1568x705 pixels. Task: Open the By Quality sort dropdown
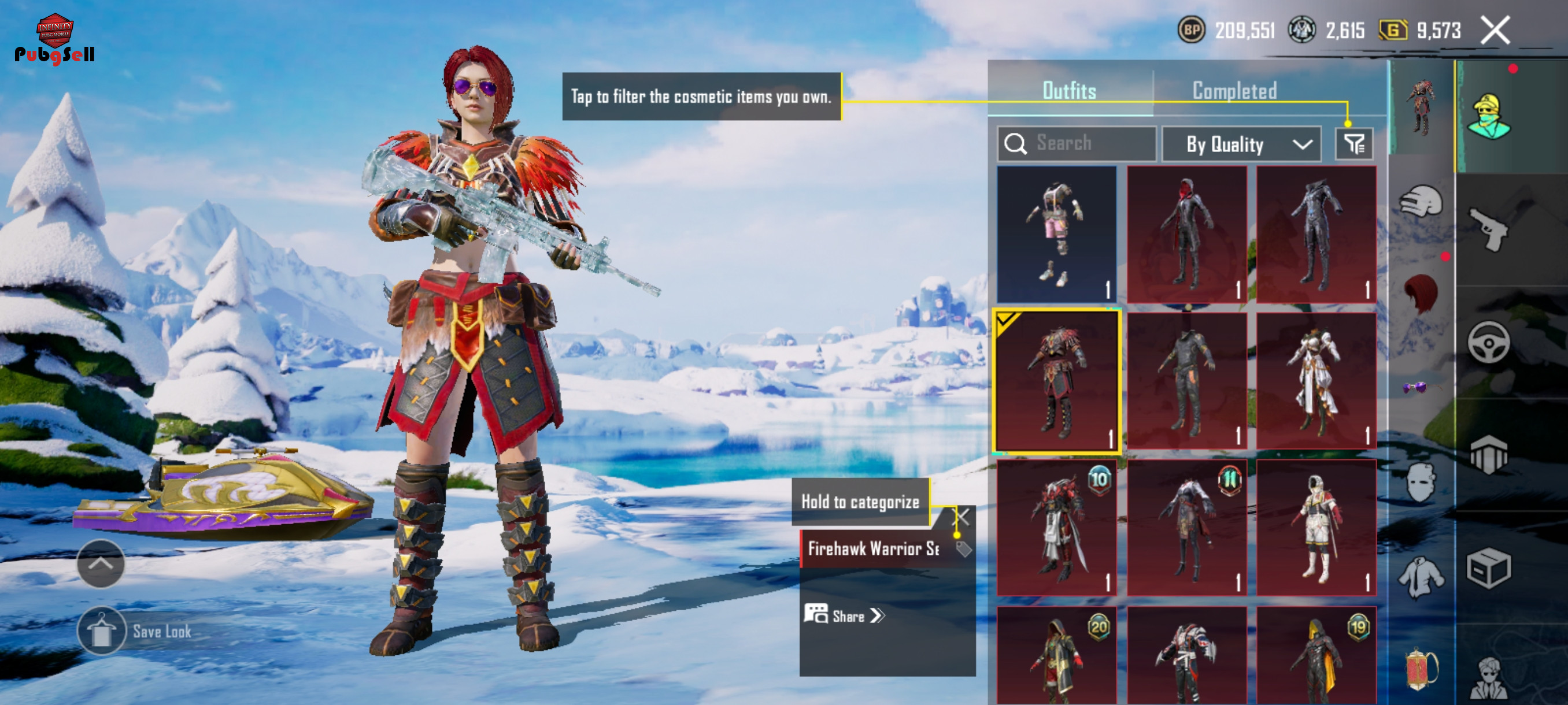click(1241, 144)
